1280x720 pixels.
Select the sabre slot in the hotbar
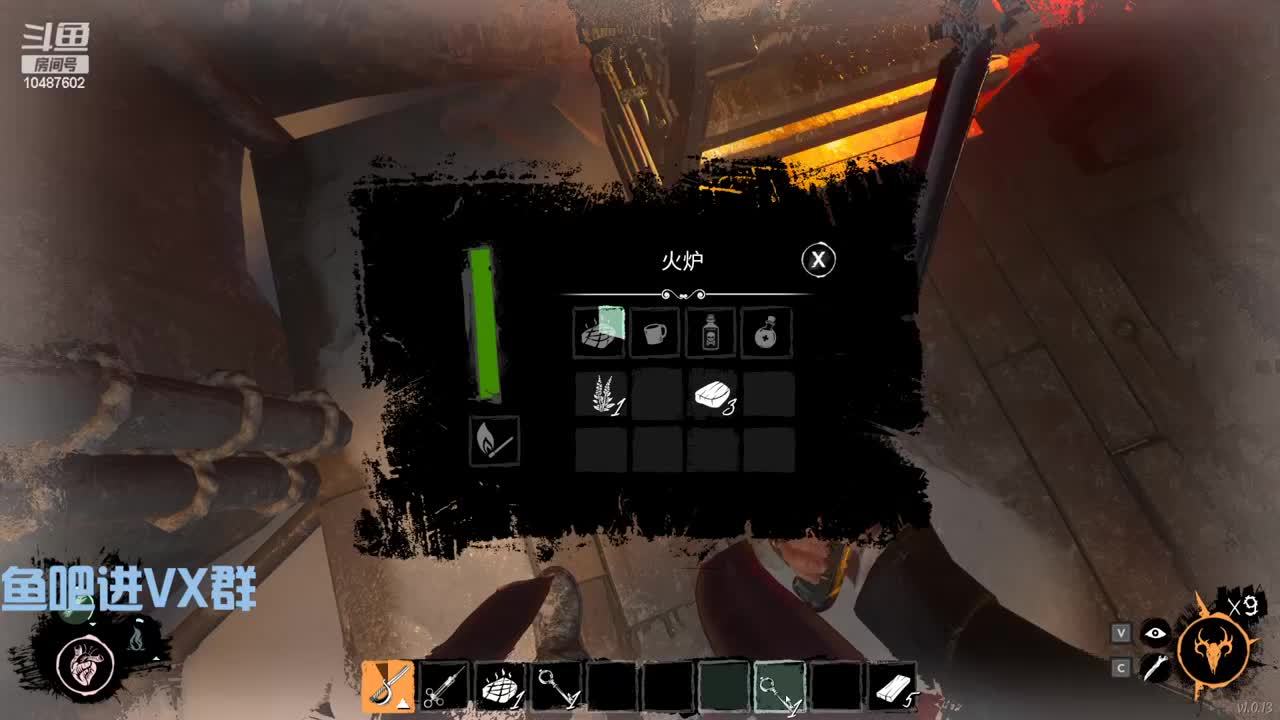click(388, 686)
